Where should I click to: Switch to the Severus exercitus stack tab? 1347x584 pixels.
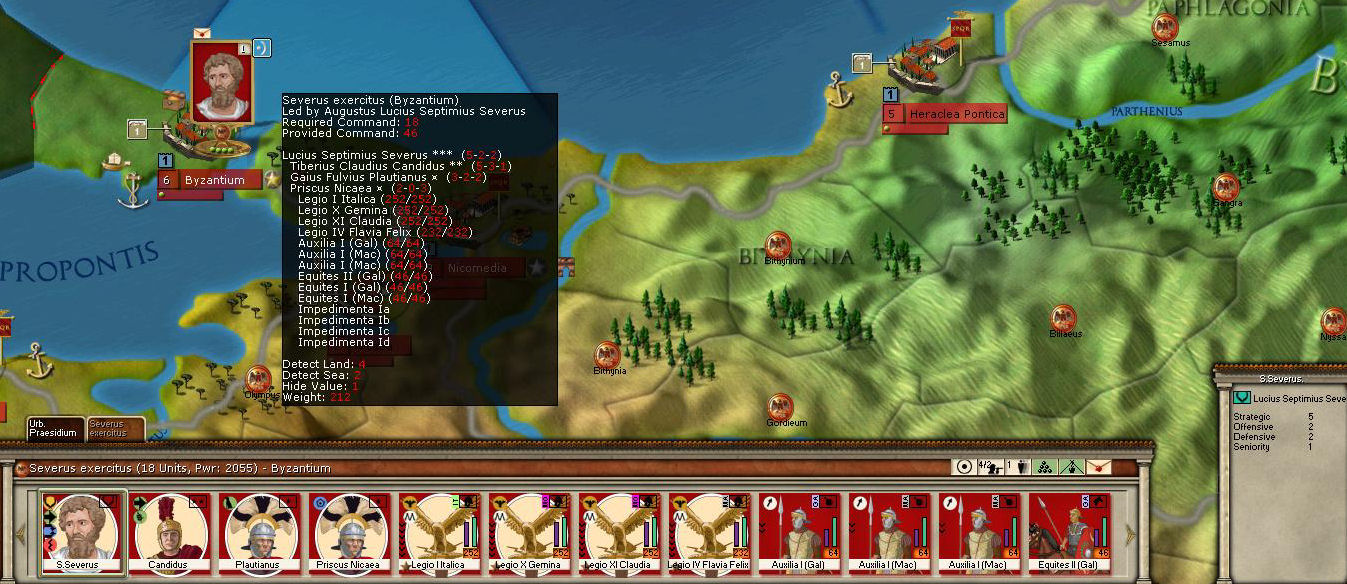[115, 429]
